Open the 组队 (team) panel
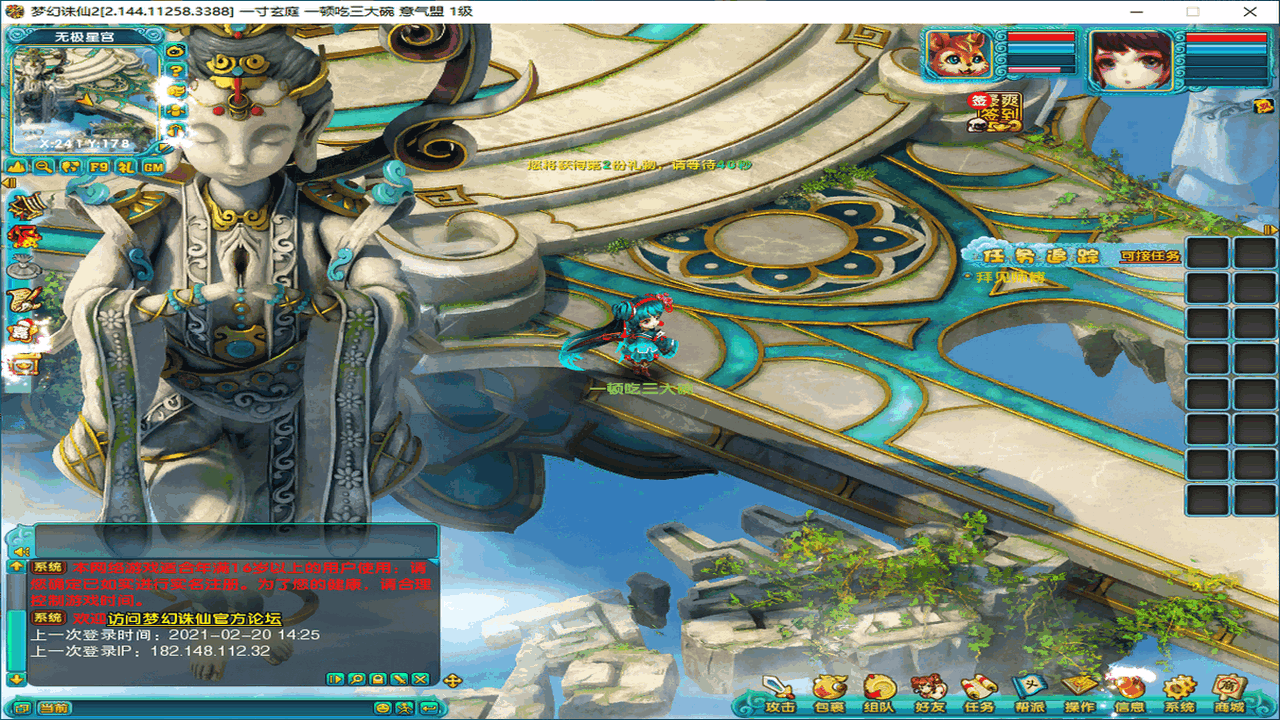Viewport: 1280px width, 720px height. (879, 692)
